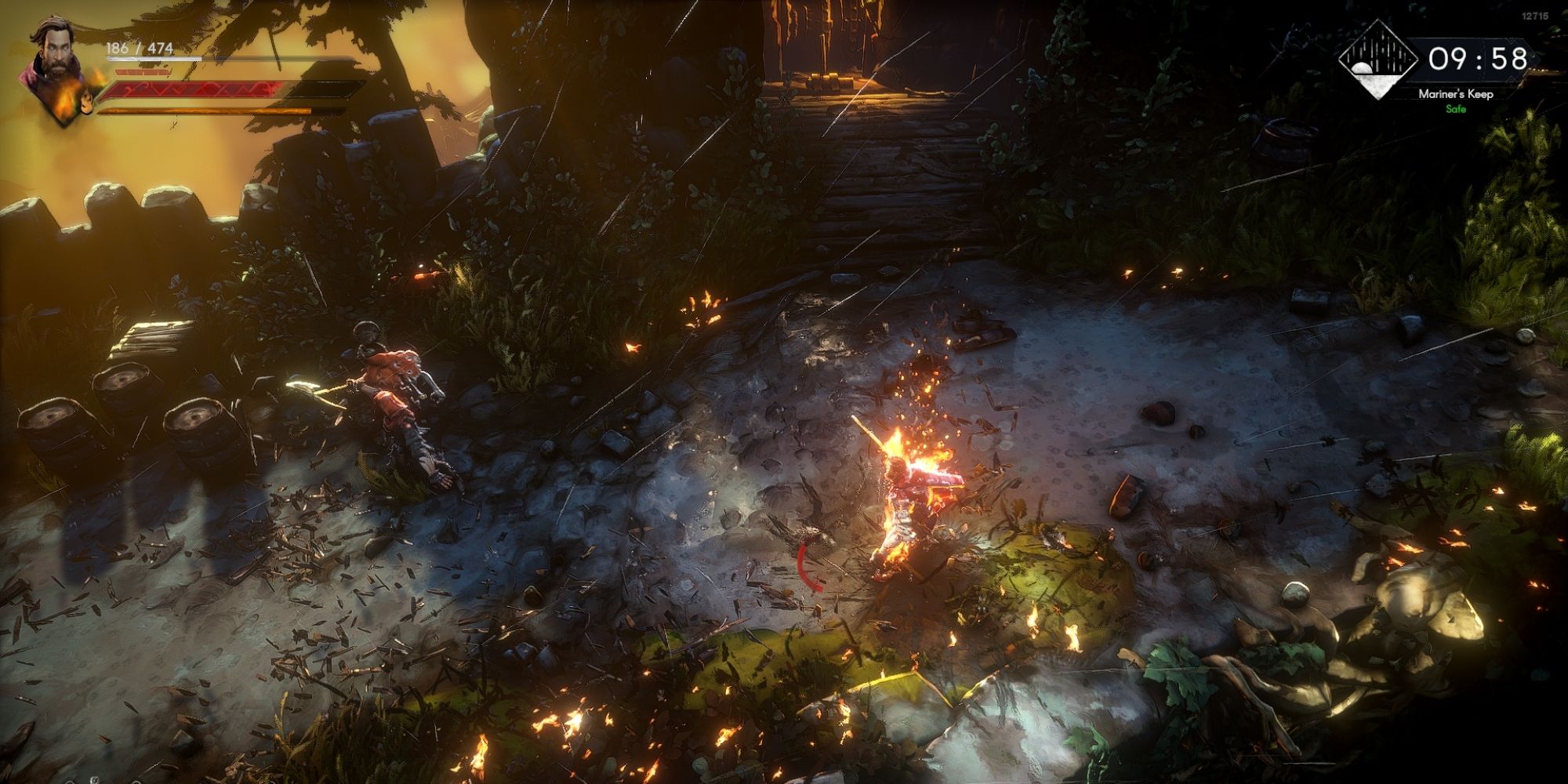Expand the Mariner's Keep location banner
1568x784 pixels.
[x=1456, y=94]
